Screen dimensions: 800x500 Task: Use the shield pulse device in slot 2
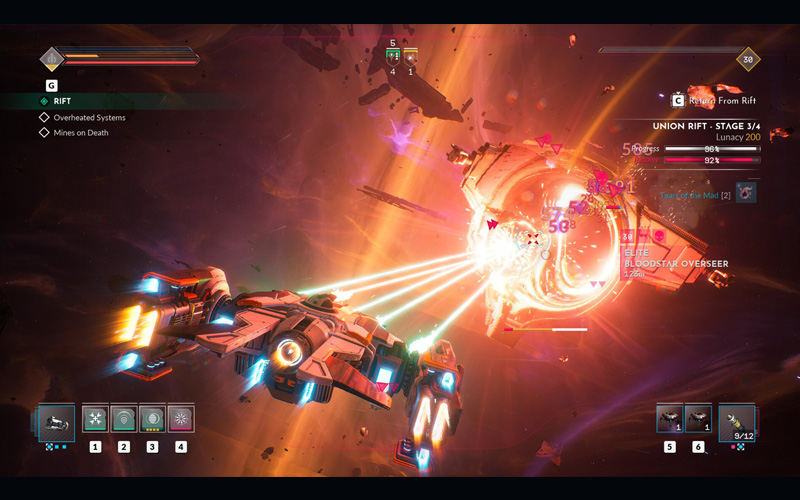tap(123, 418)
